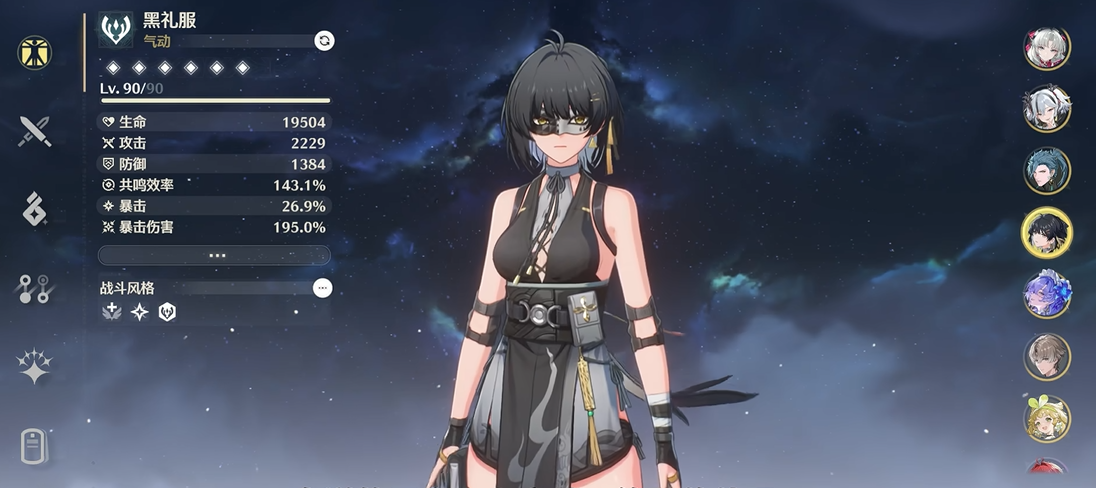Select the teal-haired character portrait
This screenshot has width=1096, height=488.
(1047, 171)
